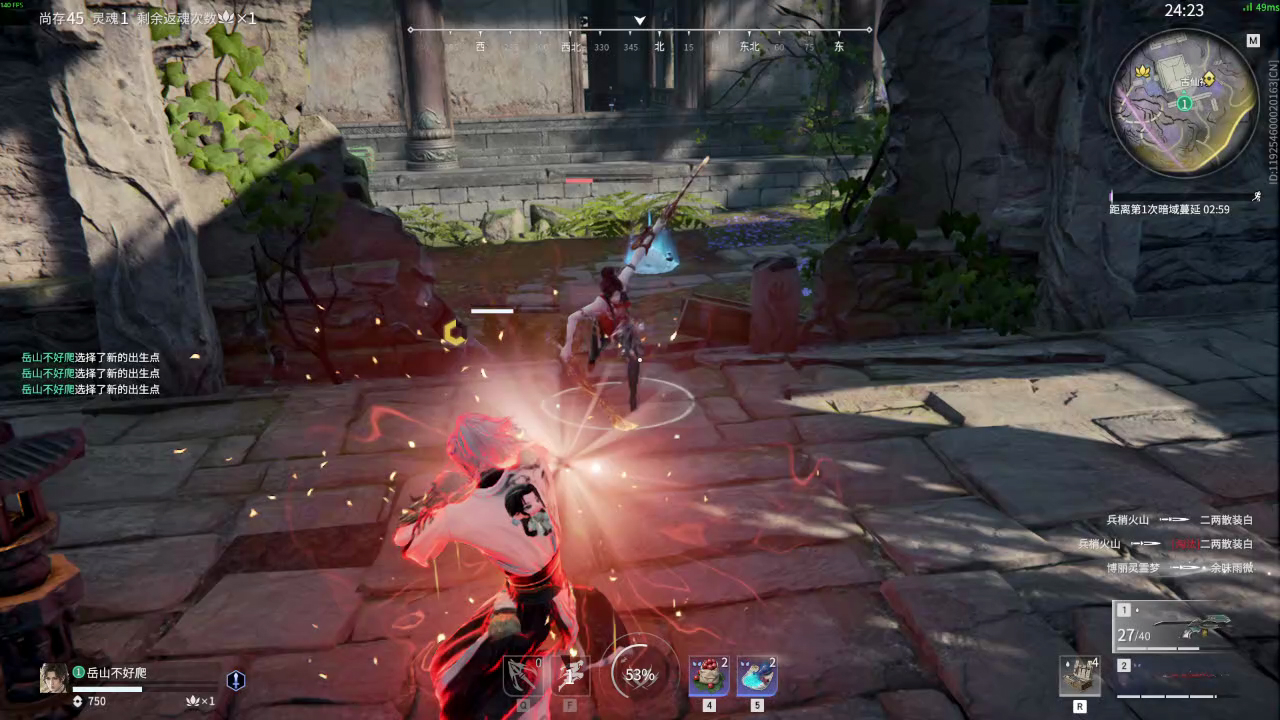Click the player portrait of 岳山不好爬
1280x720 pixels.
click(54, 678)
